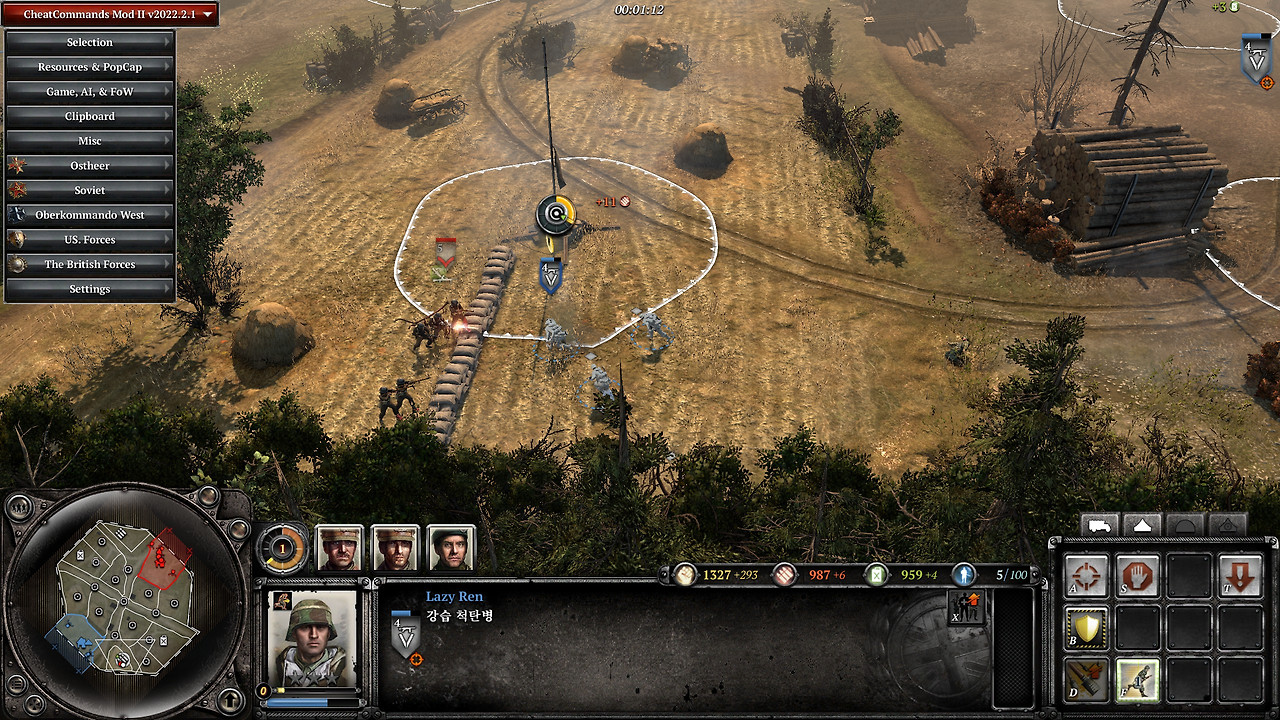Screen dimensions: 1280x720
Task: Click the Stop hand command
Action: [1137, 577]
